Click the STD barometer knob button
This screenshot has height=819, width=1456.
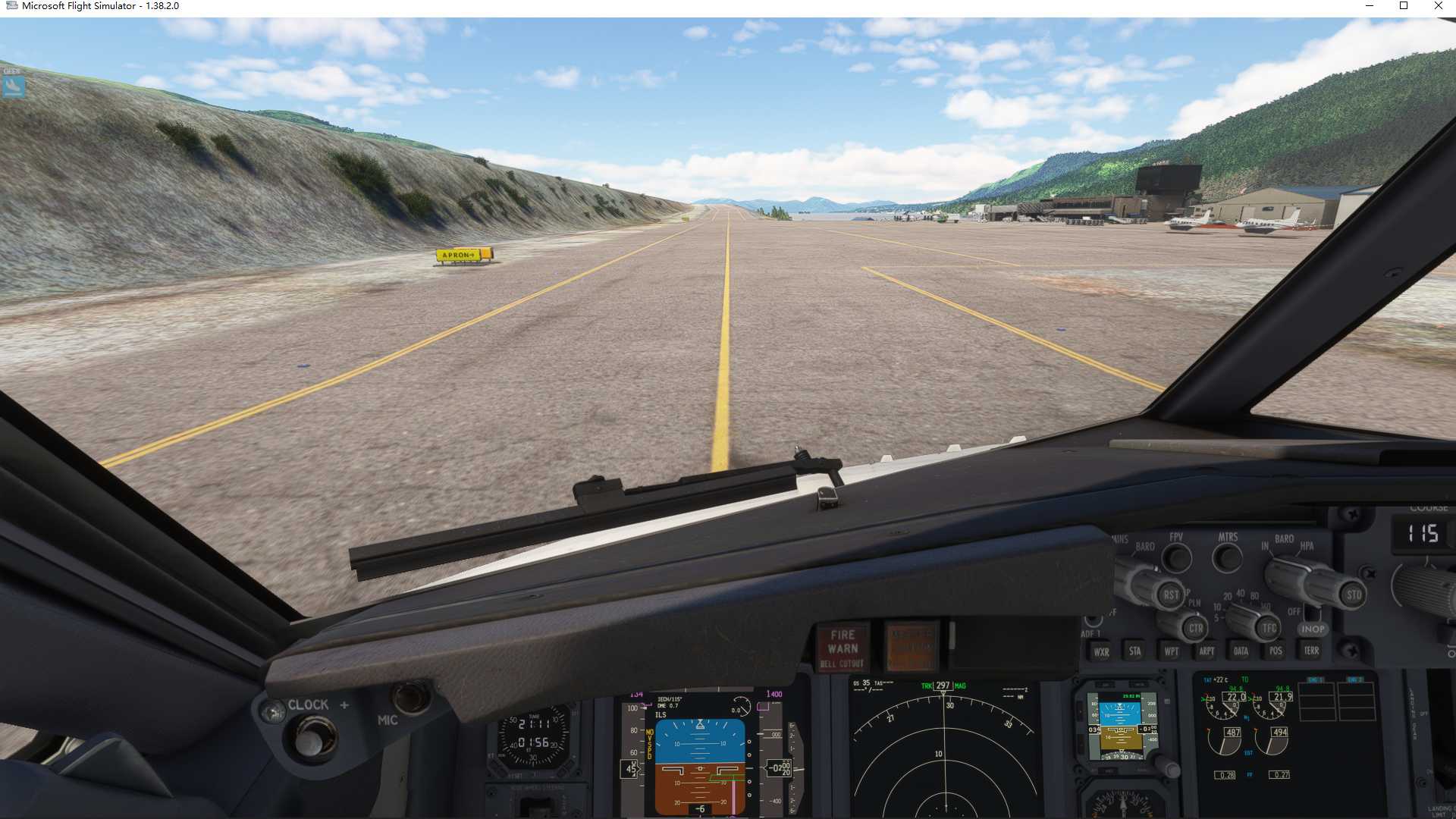(x=1354, y=595)
